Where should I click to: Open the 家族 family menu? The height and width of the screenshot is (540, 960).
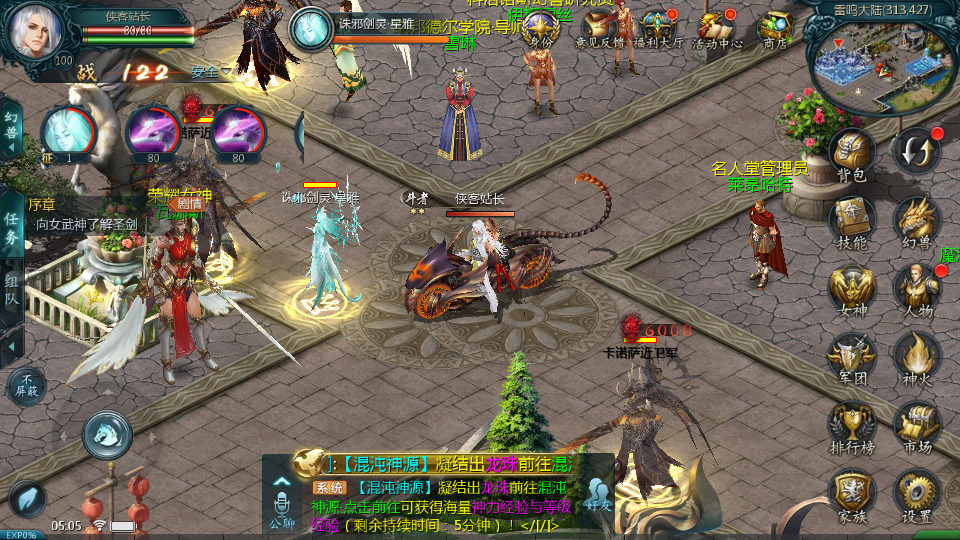[851, 495]
